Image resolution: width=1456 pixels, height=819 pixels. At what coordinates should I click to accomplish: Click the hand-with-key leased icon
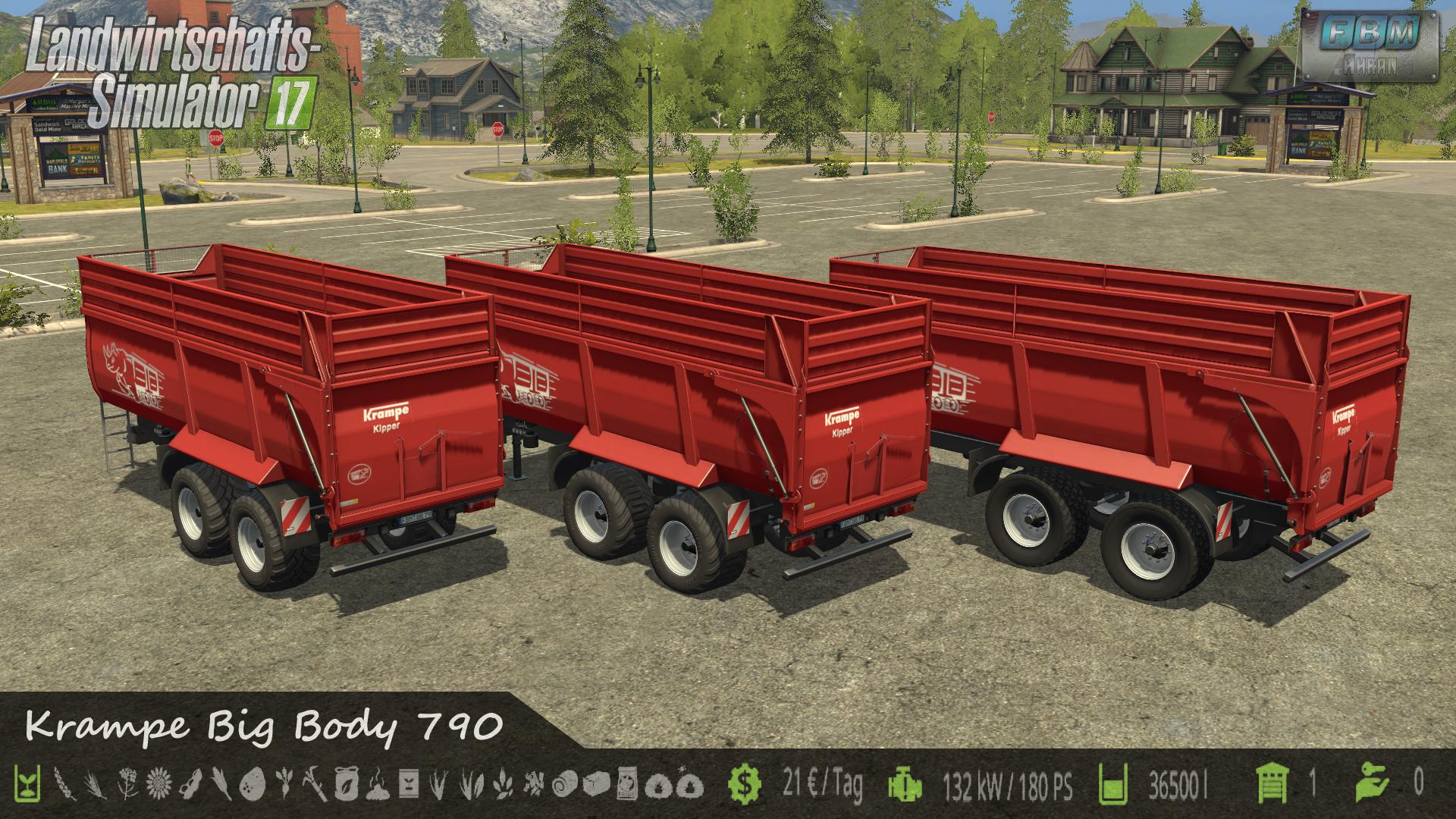point(1374,783)
